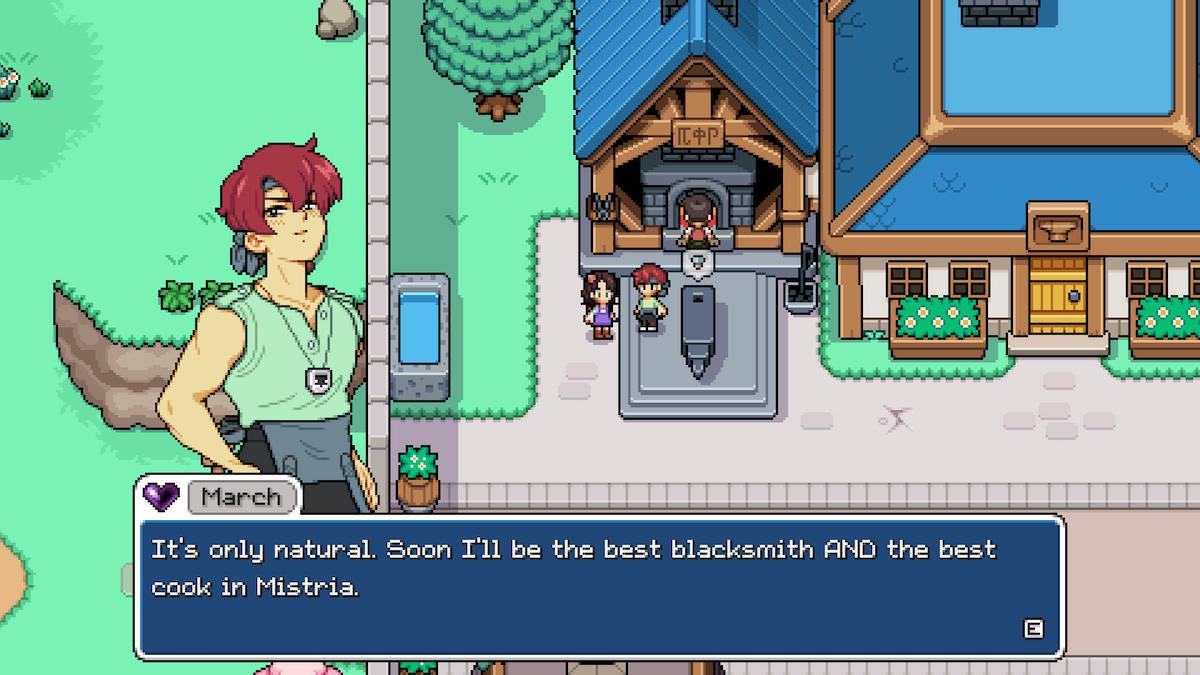Advance March's dialogue by clicking the text box
Screen dimensions: 1200x675
(x=599, y=587)
